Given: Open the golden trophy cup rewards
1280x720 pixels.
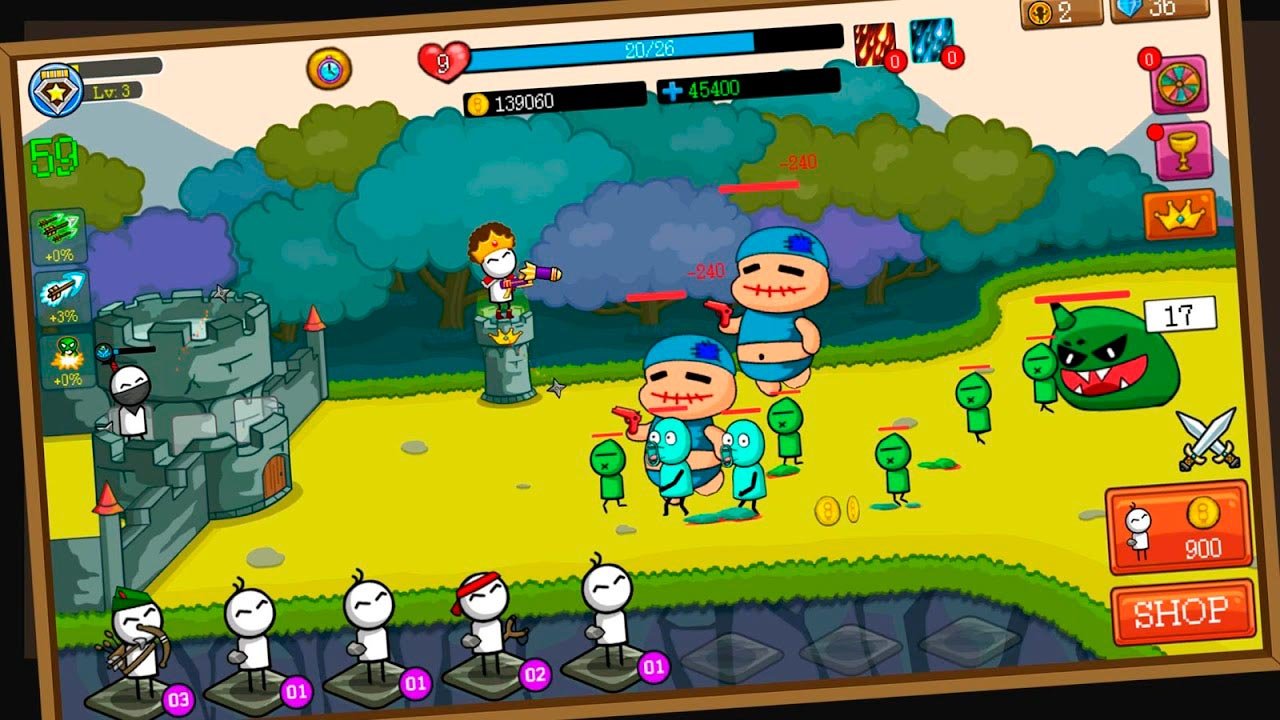Looking at the screenshot, I should click(x=1183, y=150).
